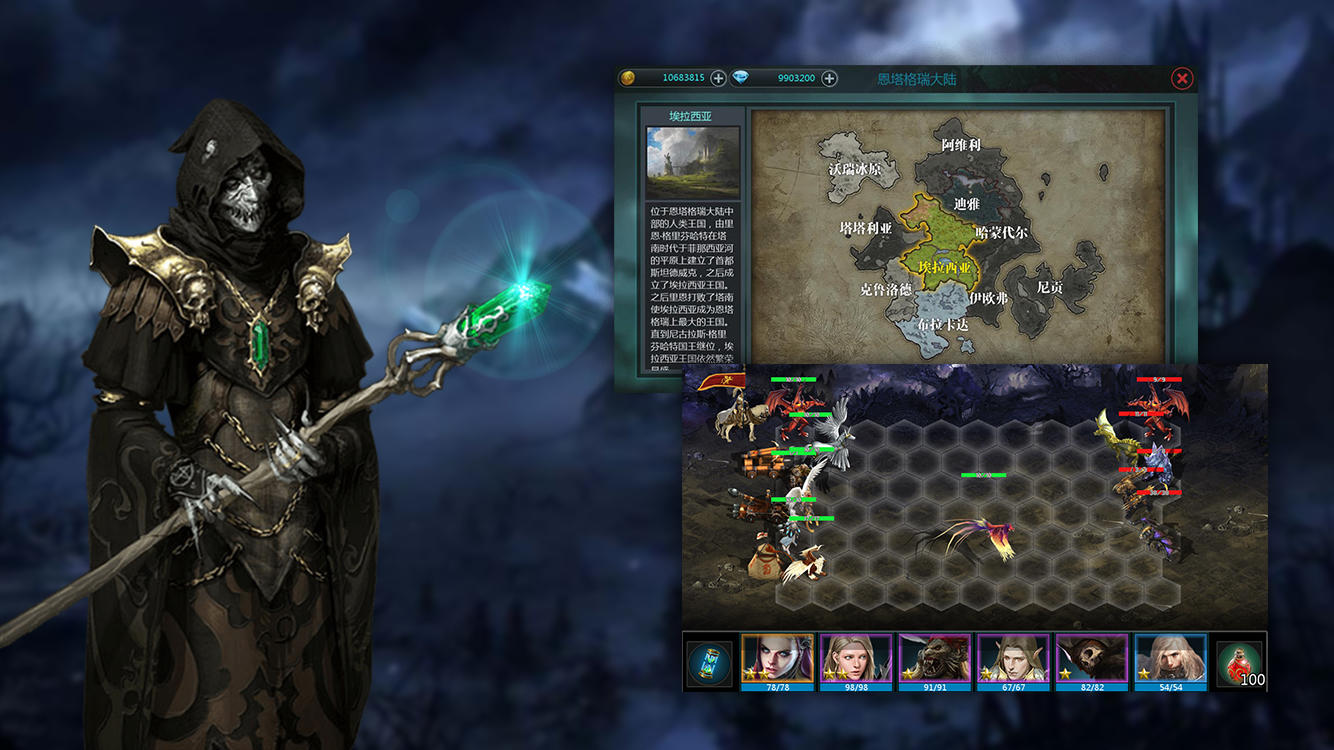Click the blue diamond currency icon
The width and height of the screenshot is (1334, 750).
[x=740, y=77]
